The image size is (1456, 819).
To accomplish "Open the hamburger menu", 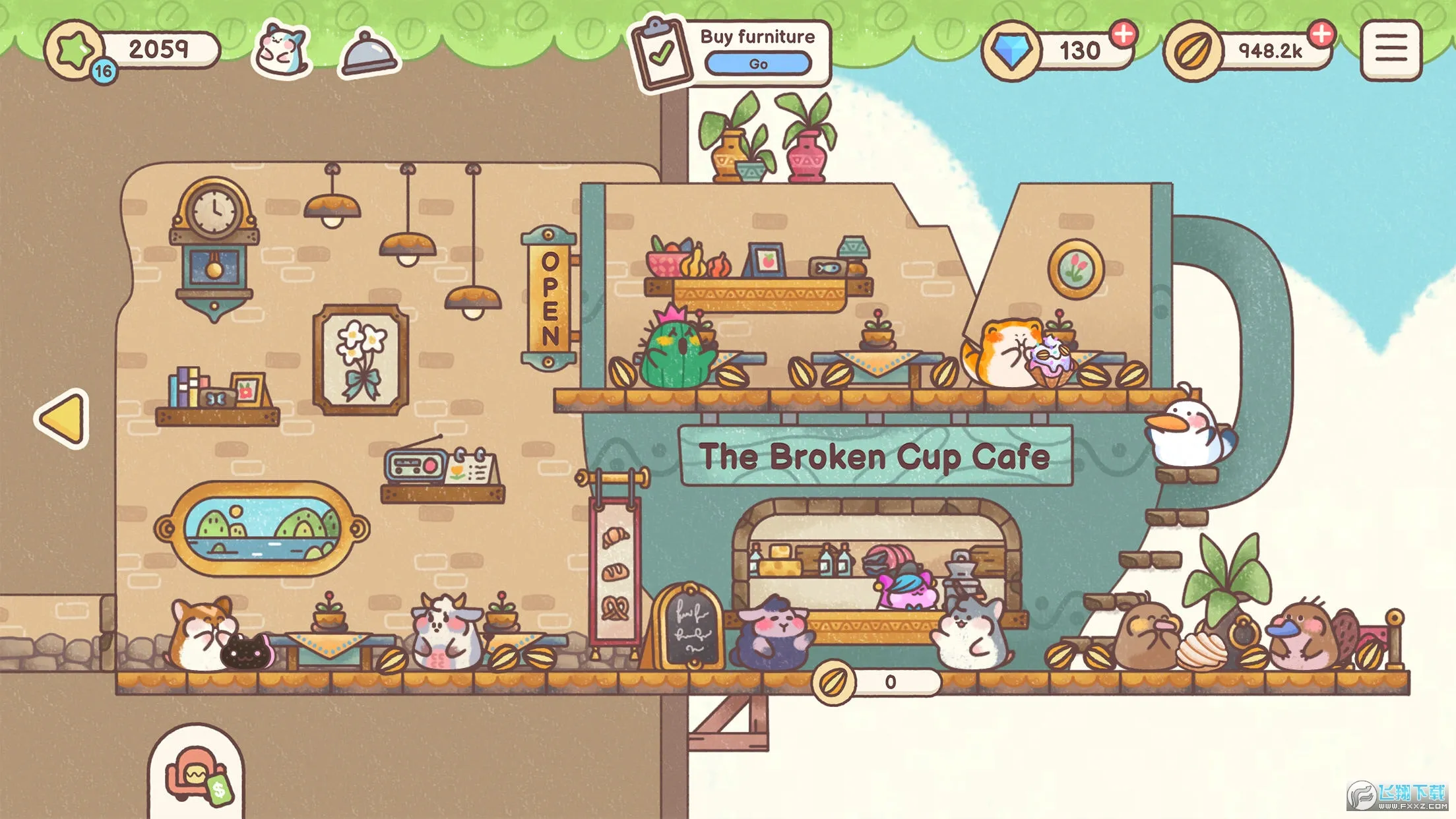I will click(1391, 50).
